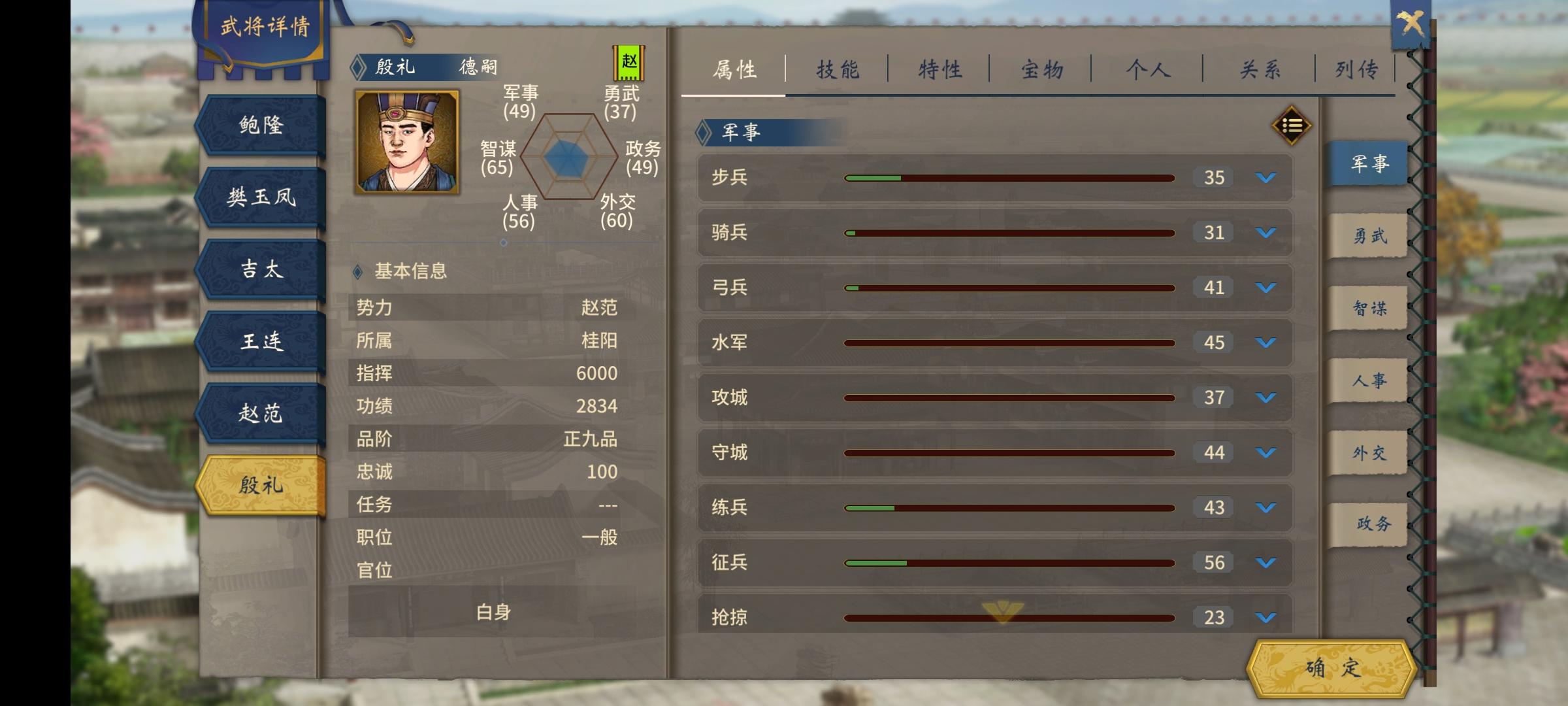
Task: Select officer 鲍隆 from left roster
Action: click(x=259, y=126)
